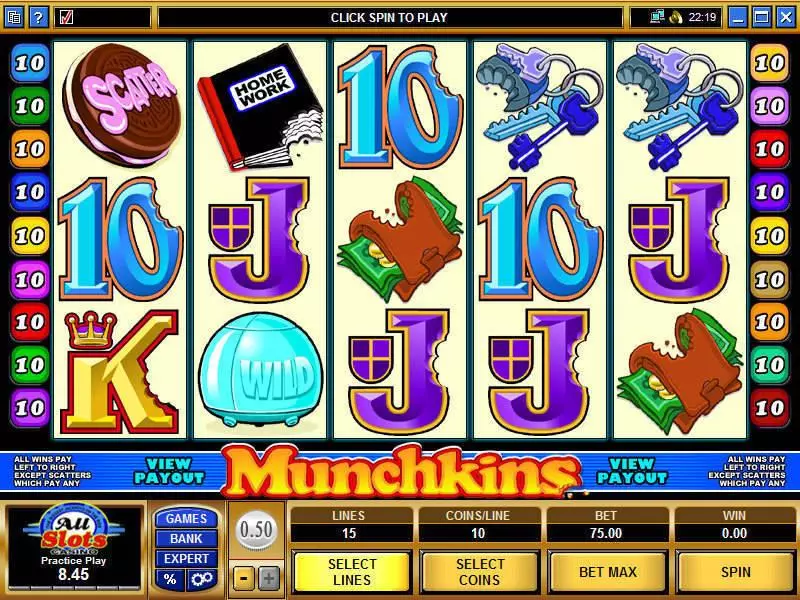800x600 pixels.
Task: Open the Select Coins option
Action: [x=480, y=571]
